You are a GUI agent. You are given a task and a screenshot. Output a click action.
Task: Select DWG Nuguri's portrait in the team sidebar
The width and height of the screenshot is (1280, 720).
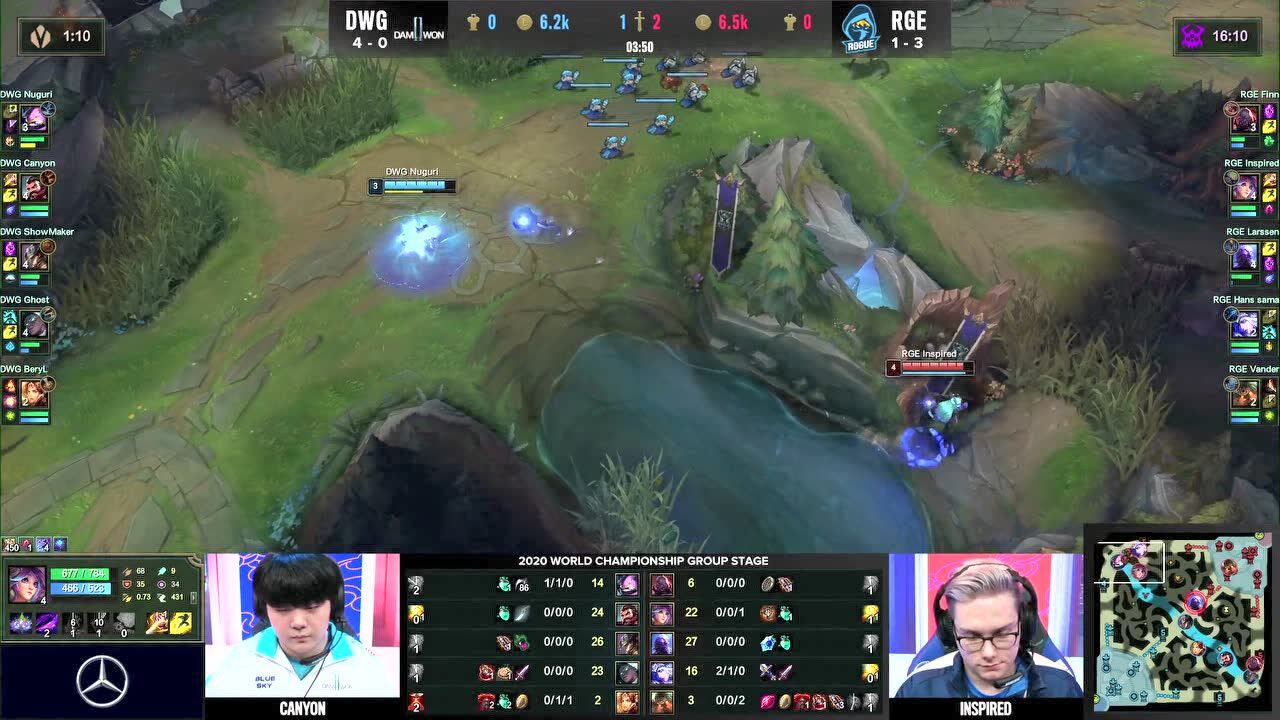coord(35,121)
